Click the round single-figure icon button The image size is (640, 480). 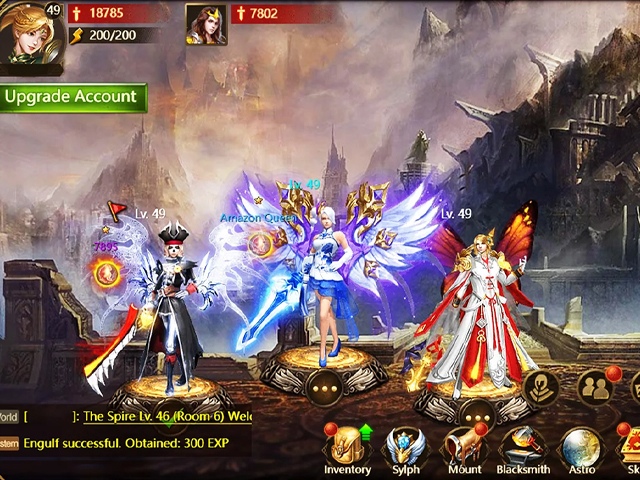click(541, 388)
